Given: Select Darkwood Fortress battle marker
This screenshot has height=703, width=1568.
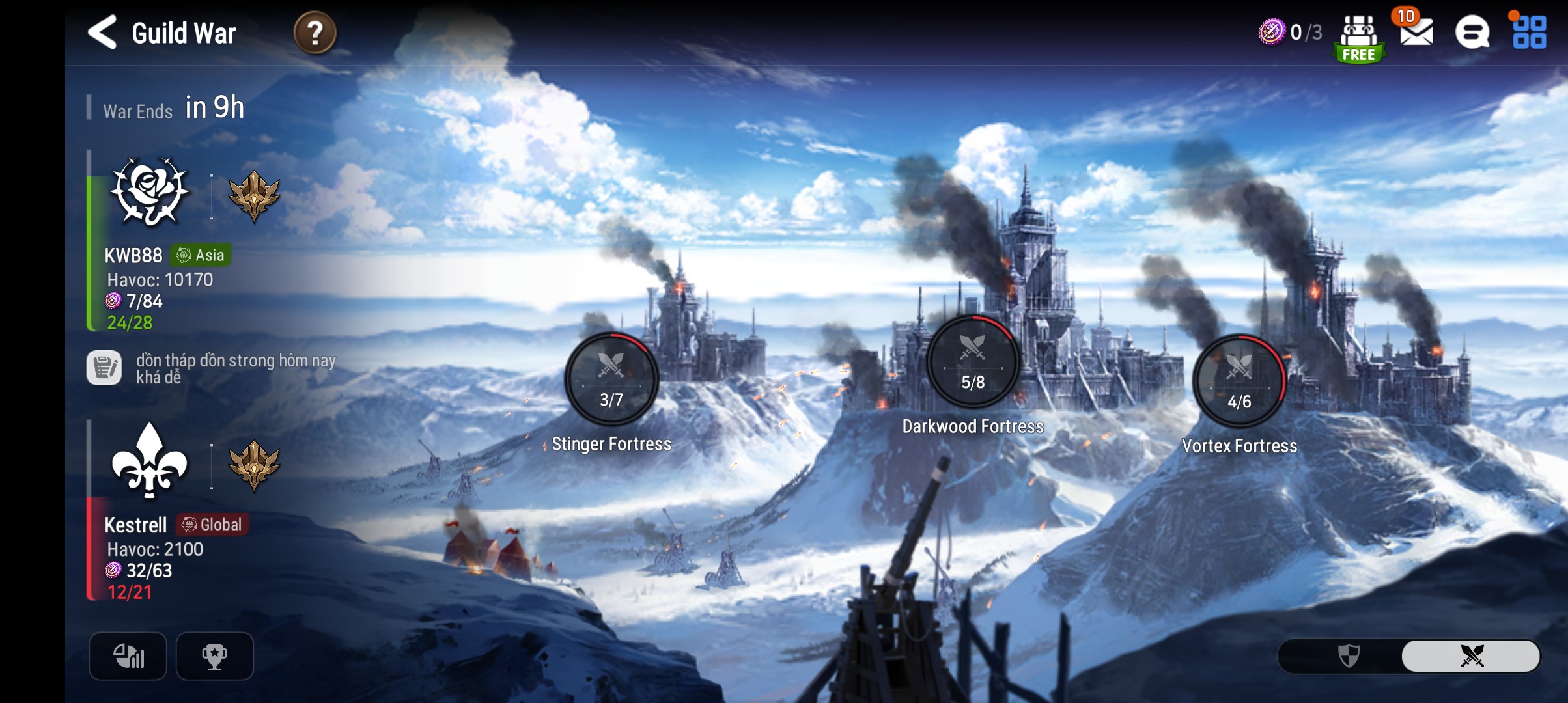Looking at the screenshot, I should pos(973,362).
